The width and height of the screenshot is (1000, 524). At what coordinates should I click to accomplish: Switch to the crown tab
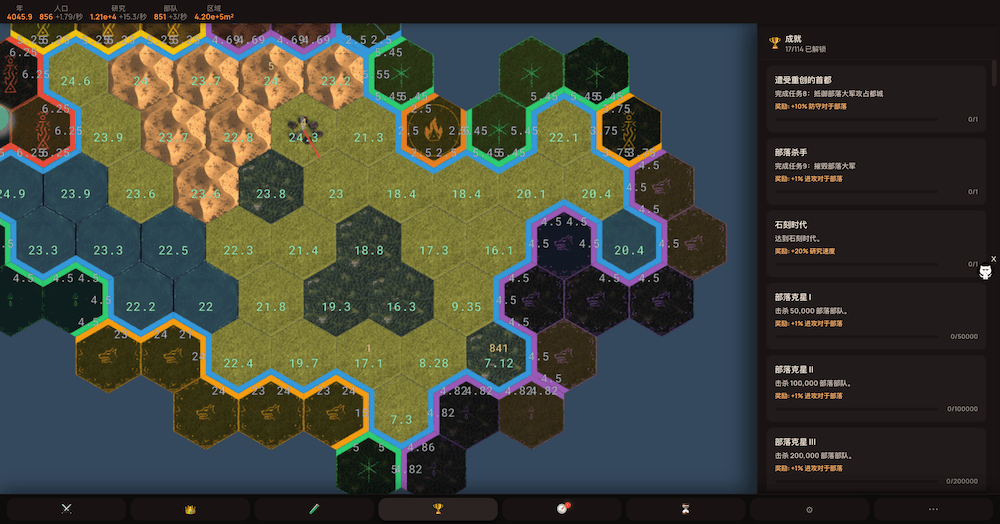tap(190, 509)
